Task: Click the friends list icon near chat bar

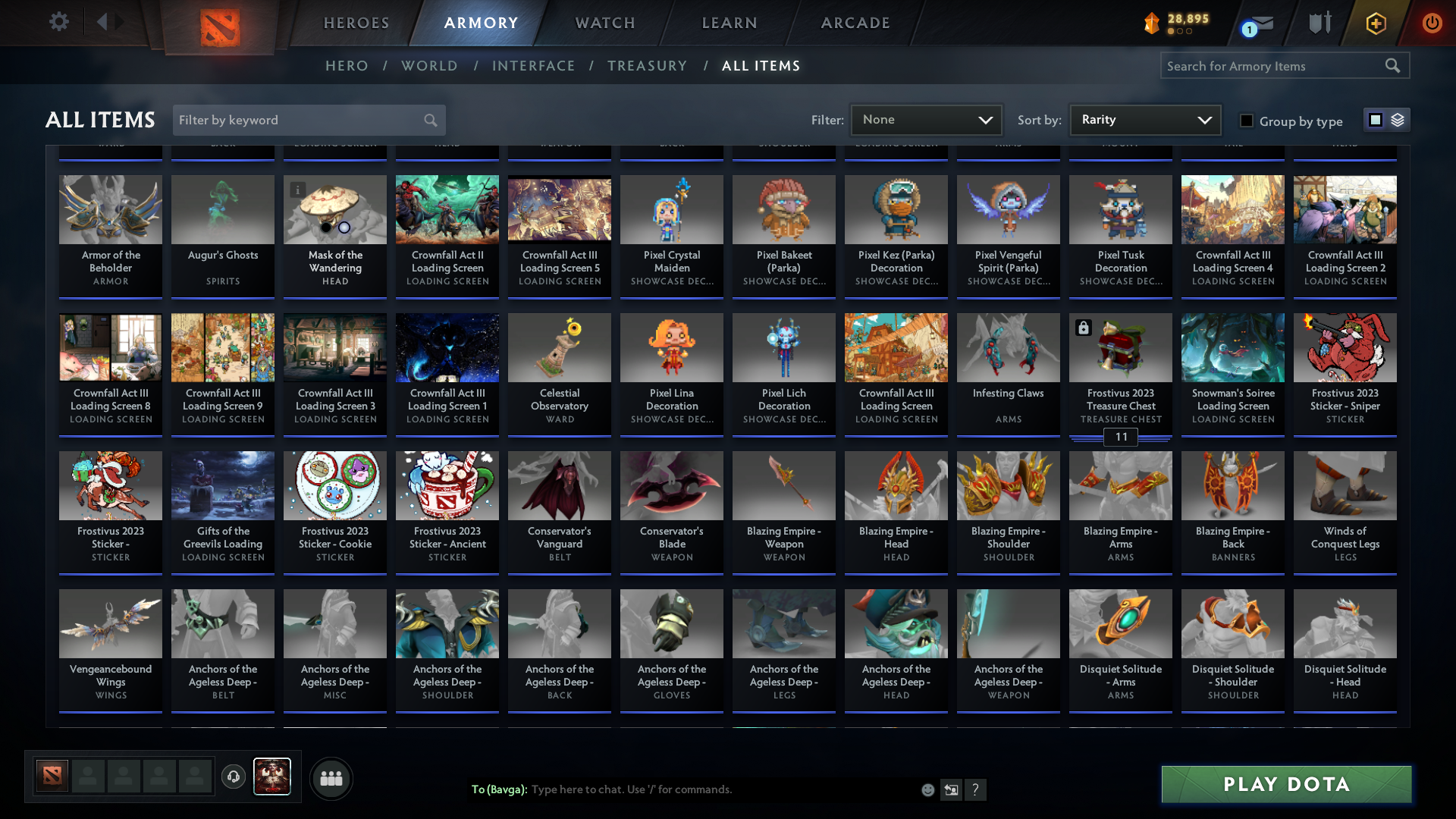Action: [x=331, y=777]
